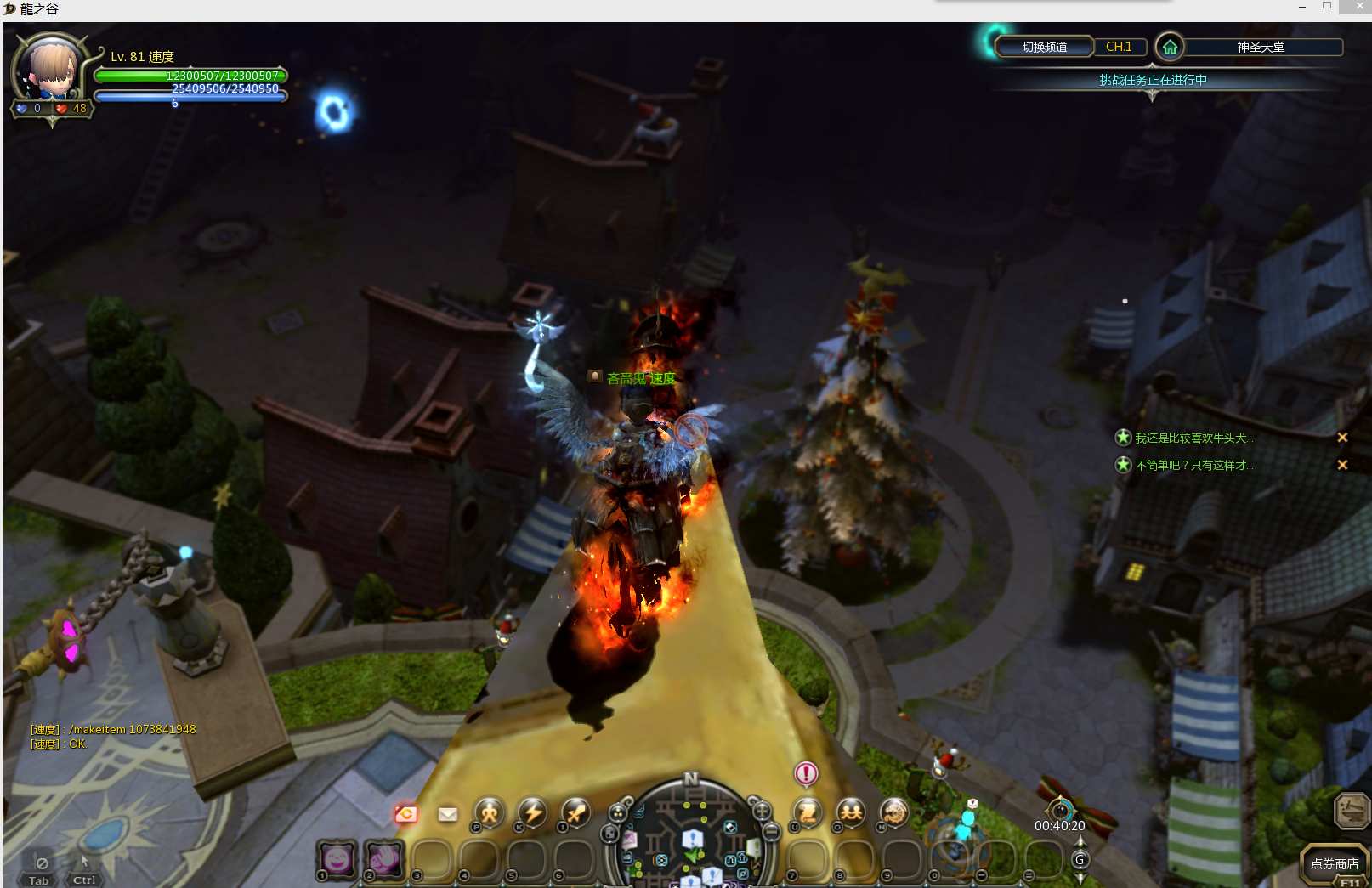Open the character info figure icon
Viewport: 1372px width, 888px height.
(x=490, y=812)
